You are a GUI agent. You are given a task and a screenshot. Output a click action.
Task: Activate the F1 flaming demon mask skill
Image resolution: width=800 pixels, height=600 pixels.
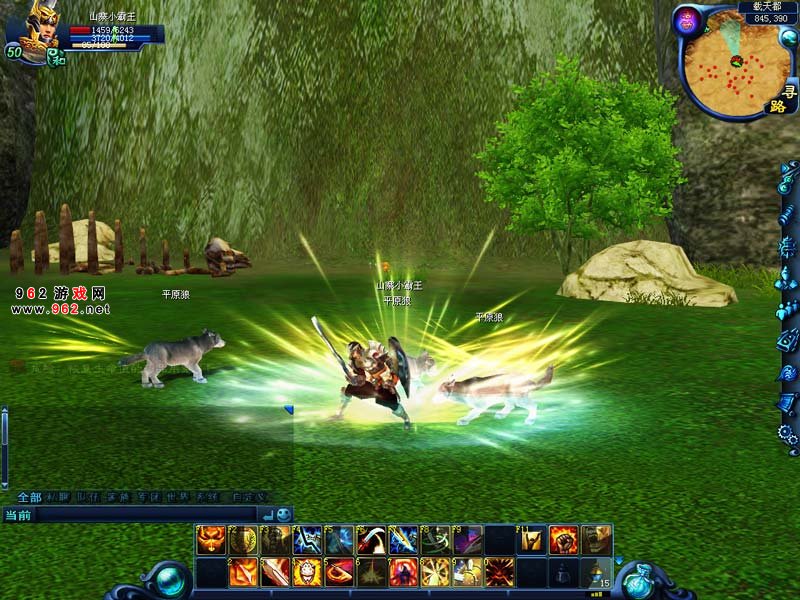211,540
